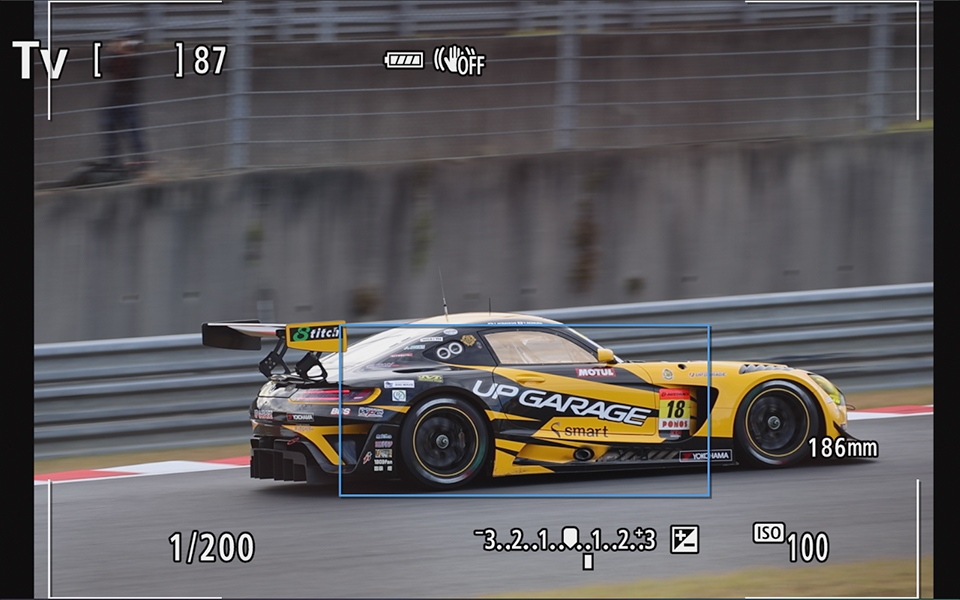Select the 1/200 shutter speed setting
The width and height of the screenshot is (960, 600).
coord(211,547)
